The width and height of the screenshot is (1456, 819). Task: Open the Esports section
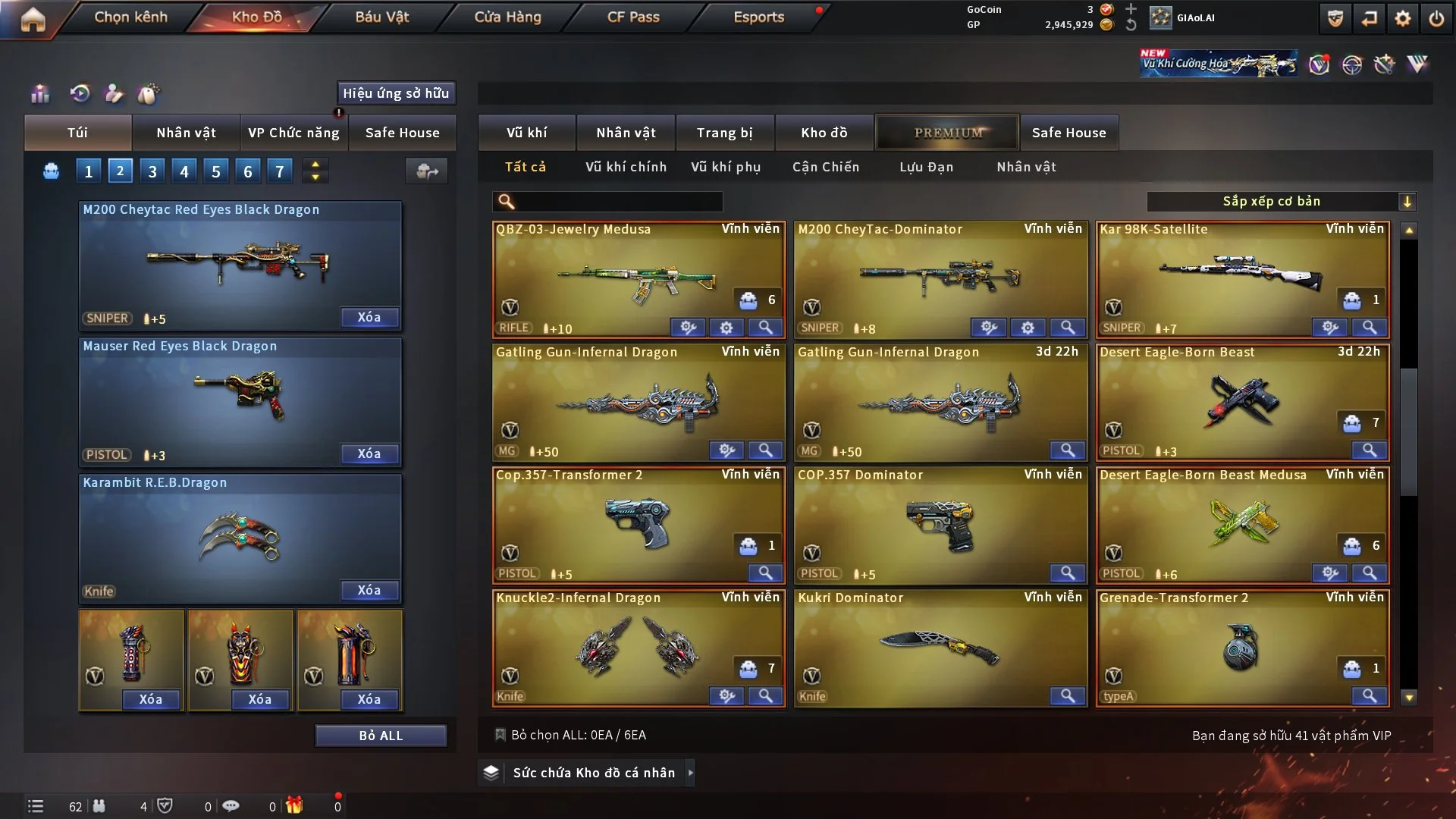[758, 17]
